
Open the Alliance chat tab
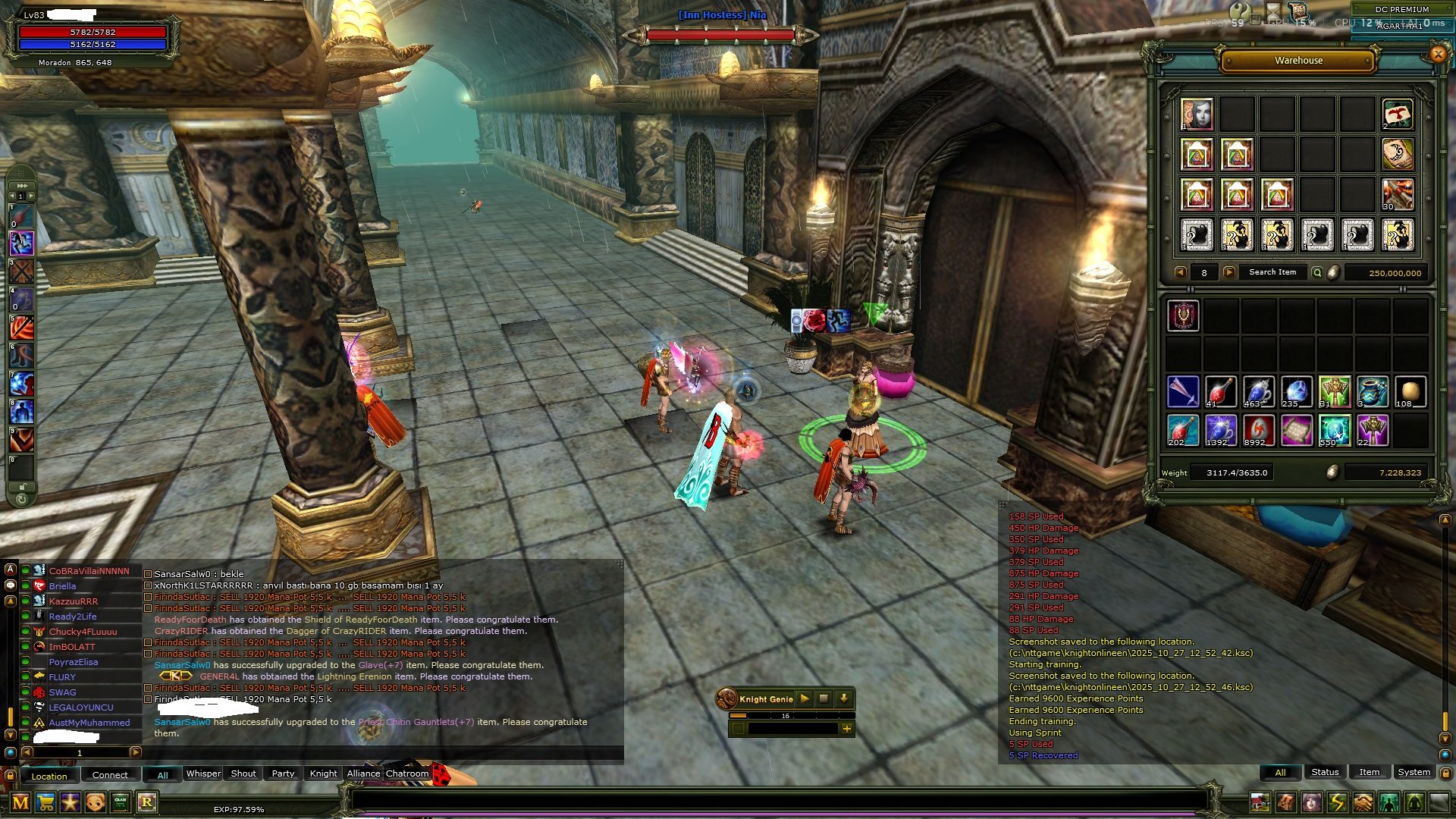[x=363, y=773]
